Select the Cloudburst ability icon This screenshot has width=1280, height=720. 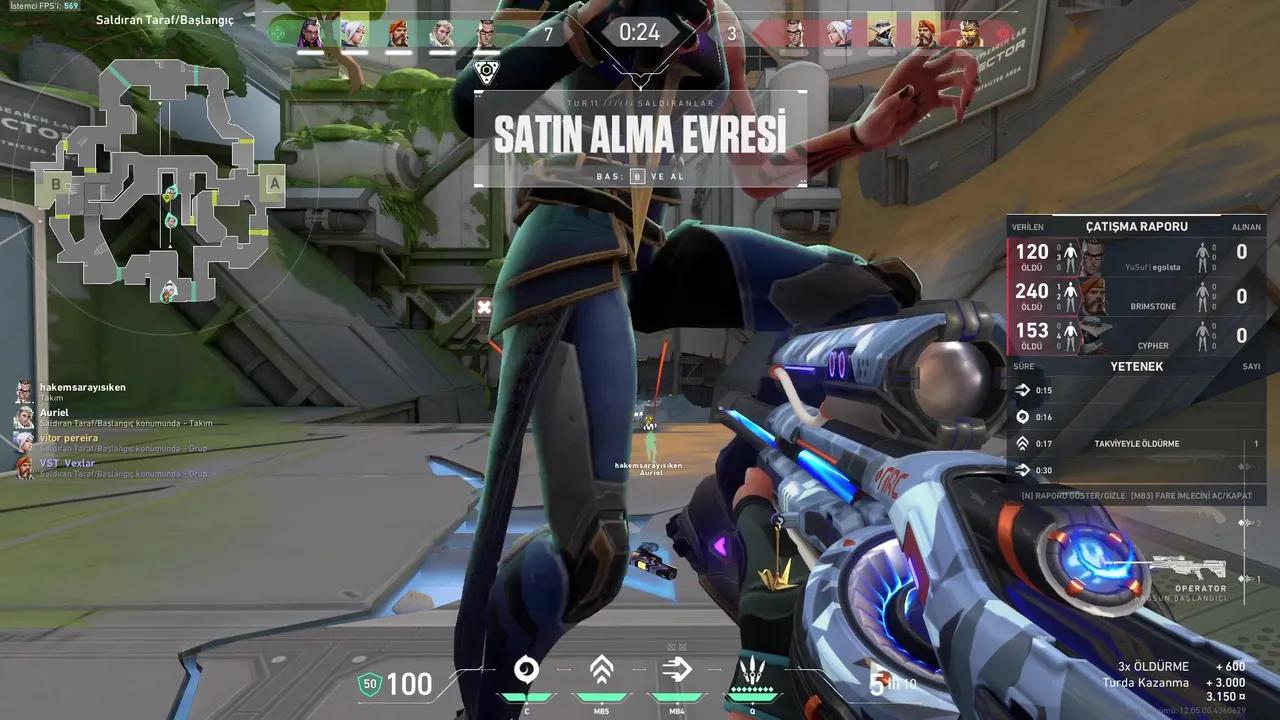pyautogui.click(x=527, y=668)
